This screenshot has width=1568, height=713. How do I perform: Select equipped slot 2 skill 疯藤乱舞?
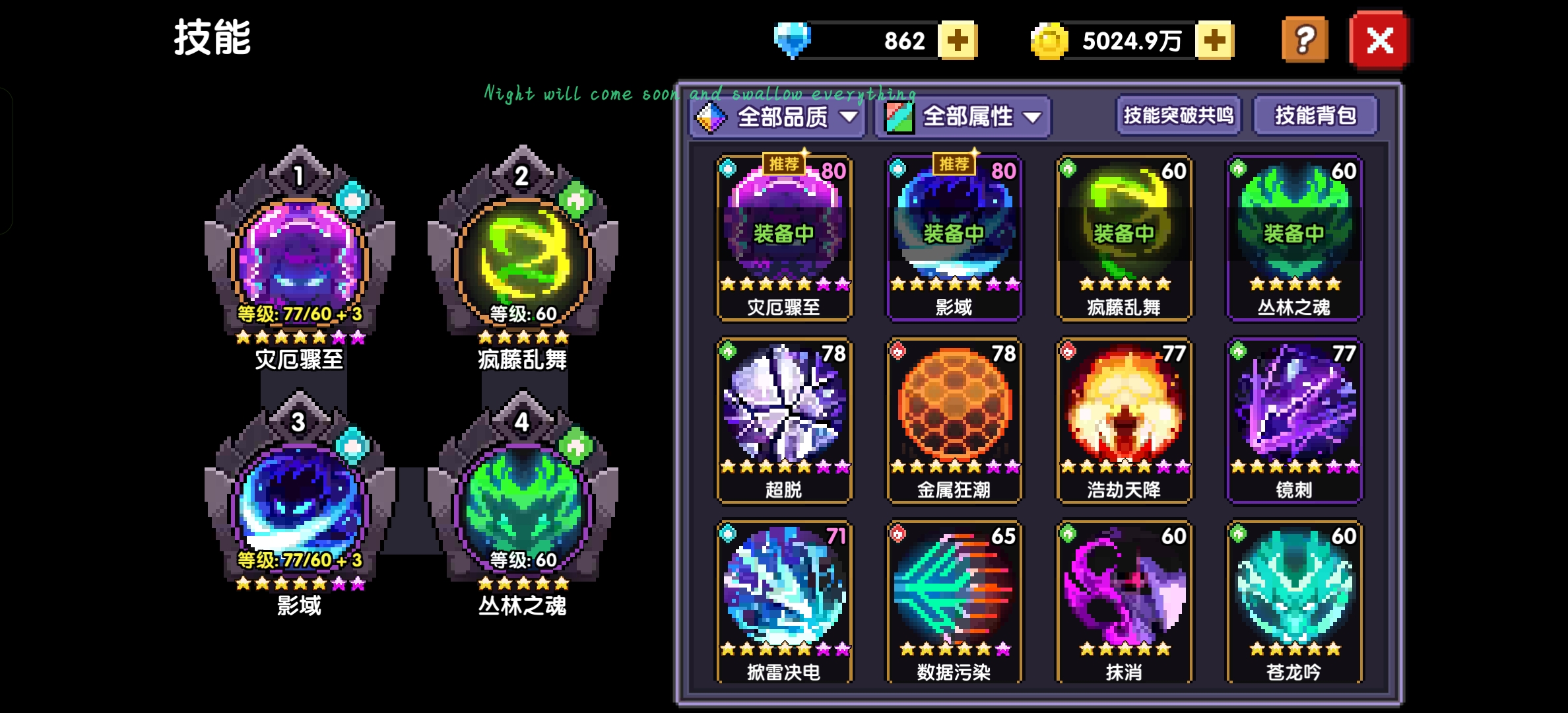523,259
